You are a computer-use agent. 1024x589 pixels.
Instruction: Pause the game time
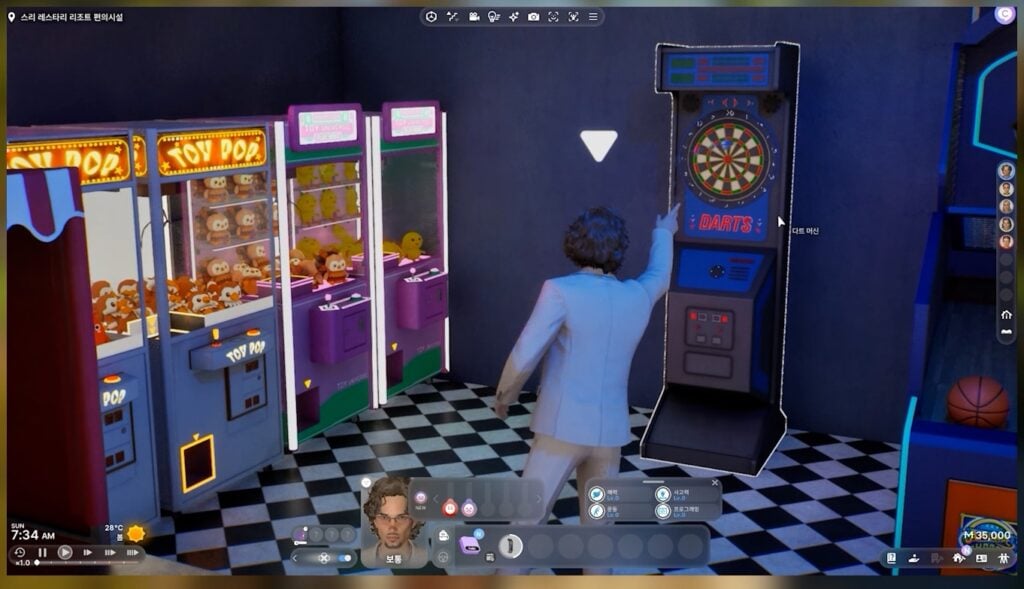(x=43, y=552)
